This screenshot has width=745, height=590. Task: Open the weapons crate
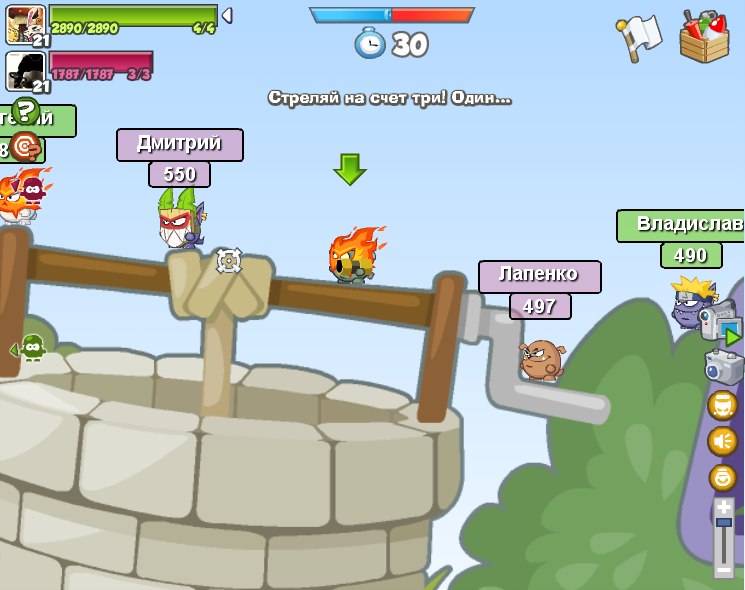[704, 36]
